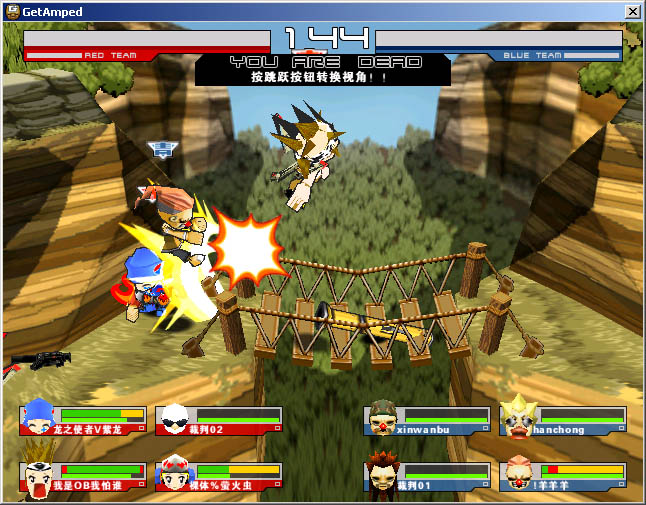Close the GetAmped window
Image resolution: width=646 pixels, height=505 pixels.
click(632, 11)
